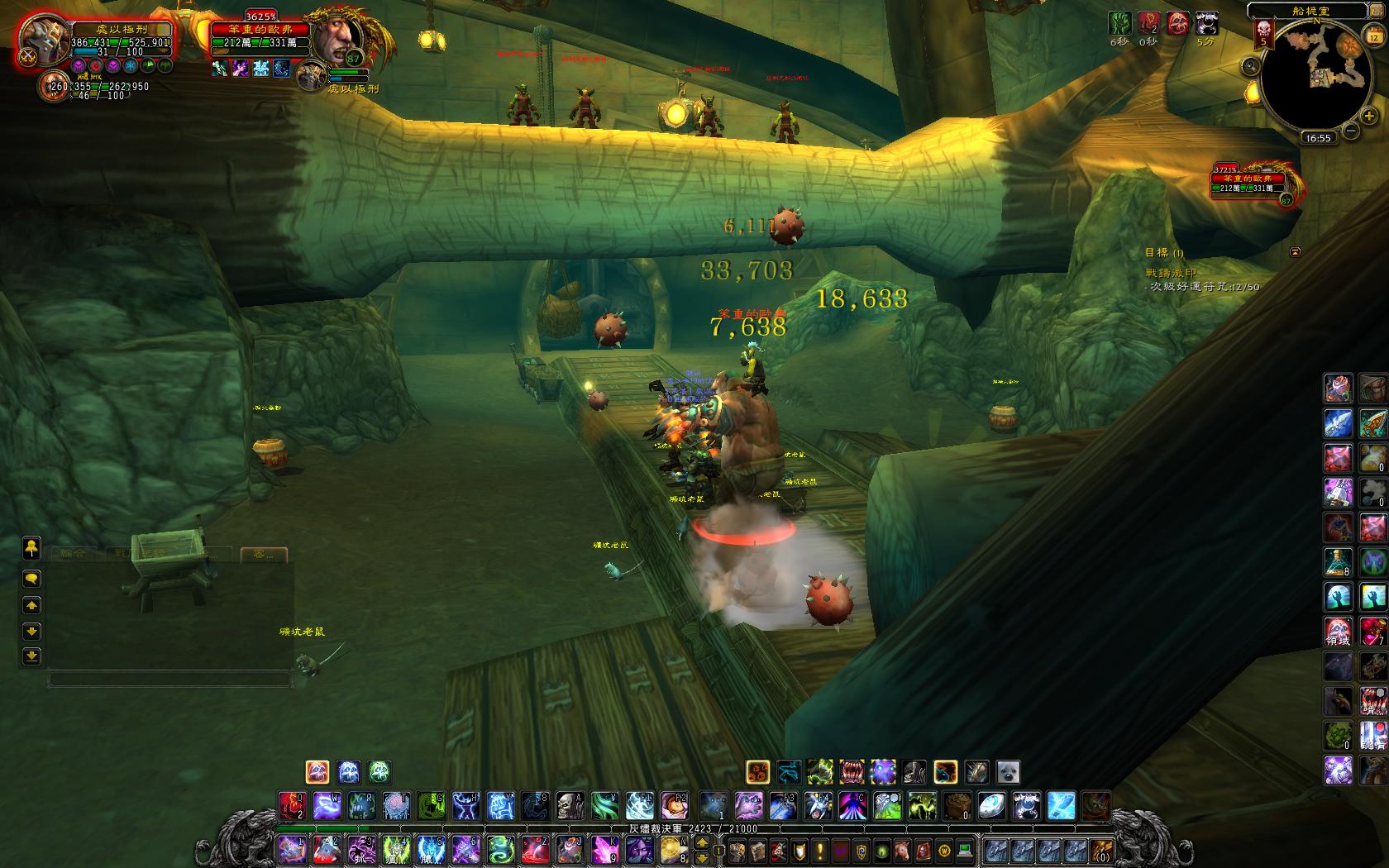Screen dimensions: 1389x868
Task: Click the pet portrait below the player frame
Action: coord(55,86)
